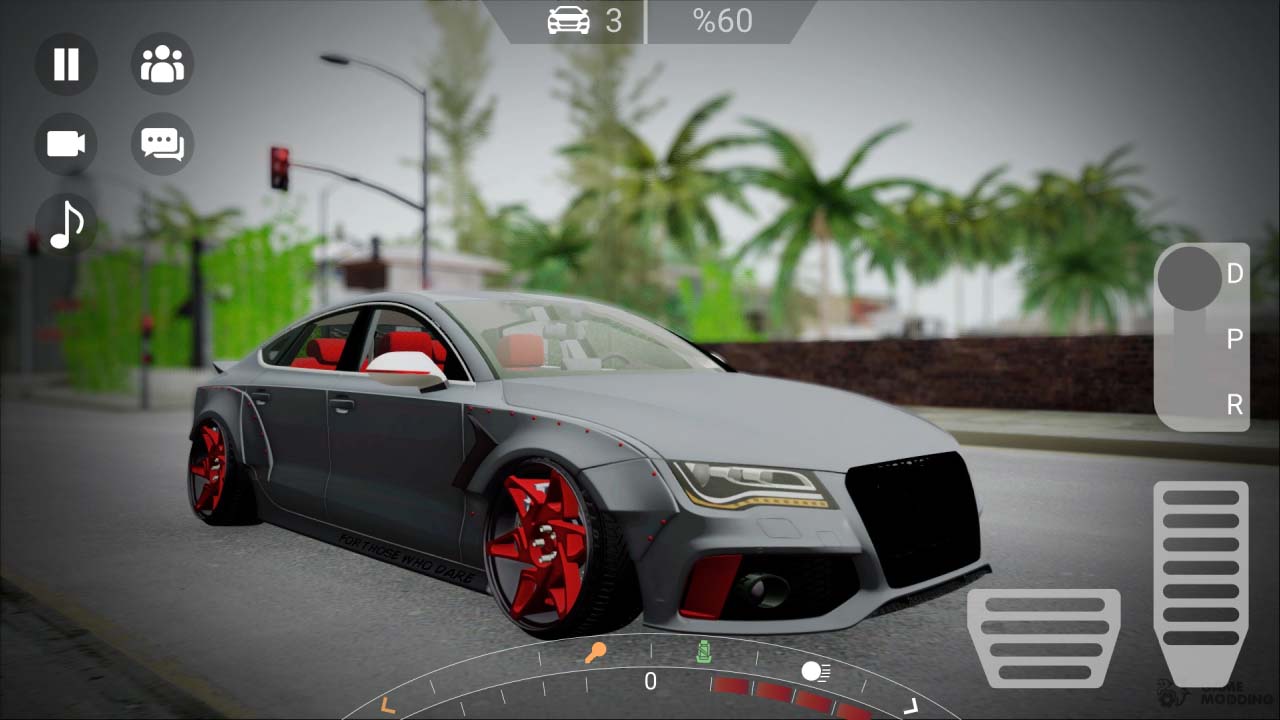
Task: Open the pause menu icon
Action: 65,64
